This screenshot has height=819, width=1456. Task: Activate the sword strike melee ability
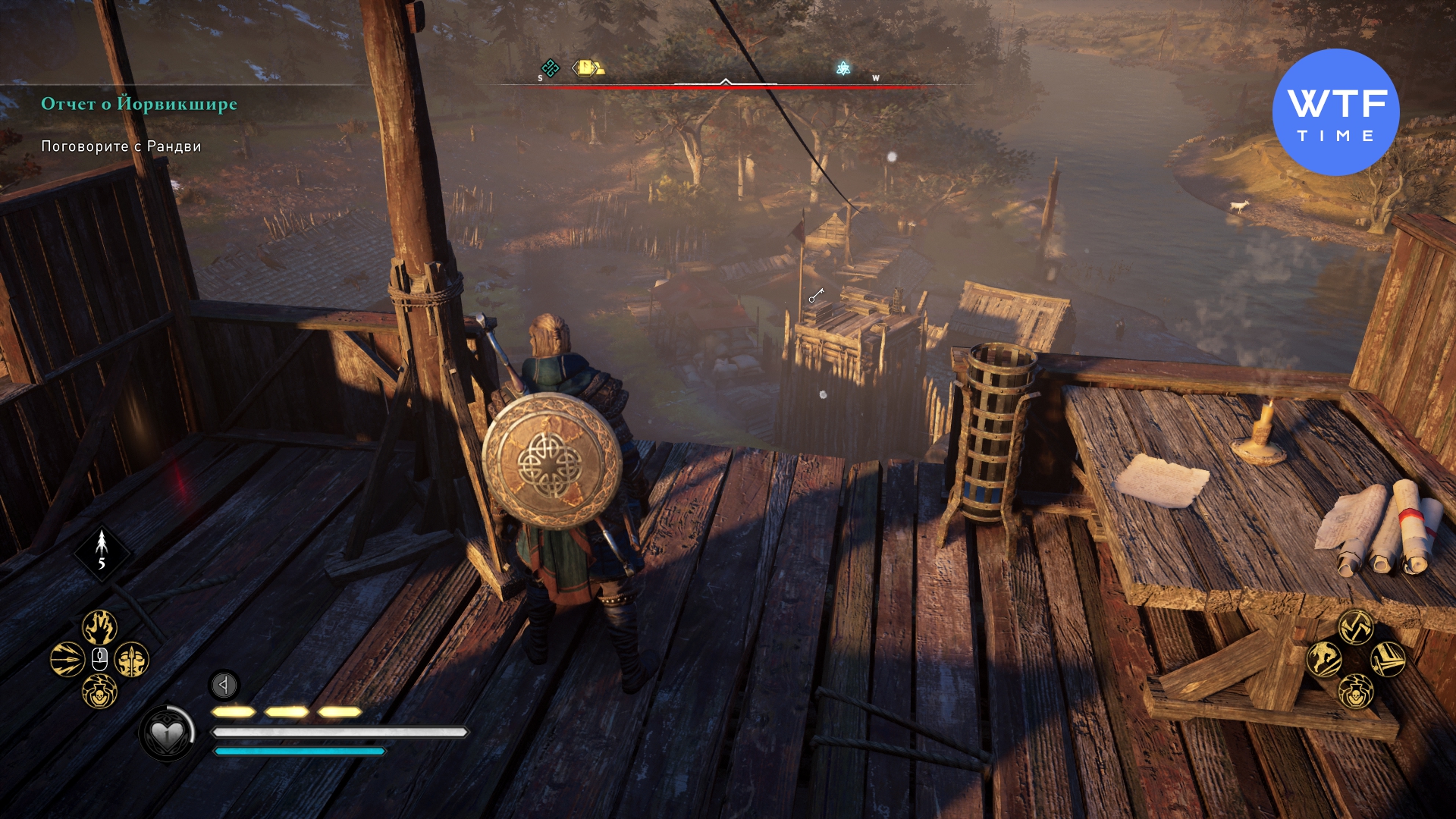click(x=1389, y=659)
